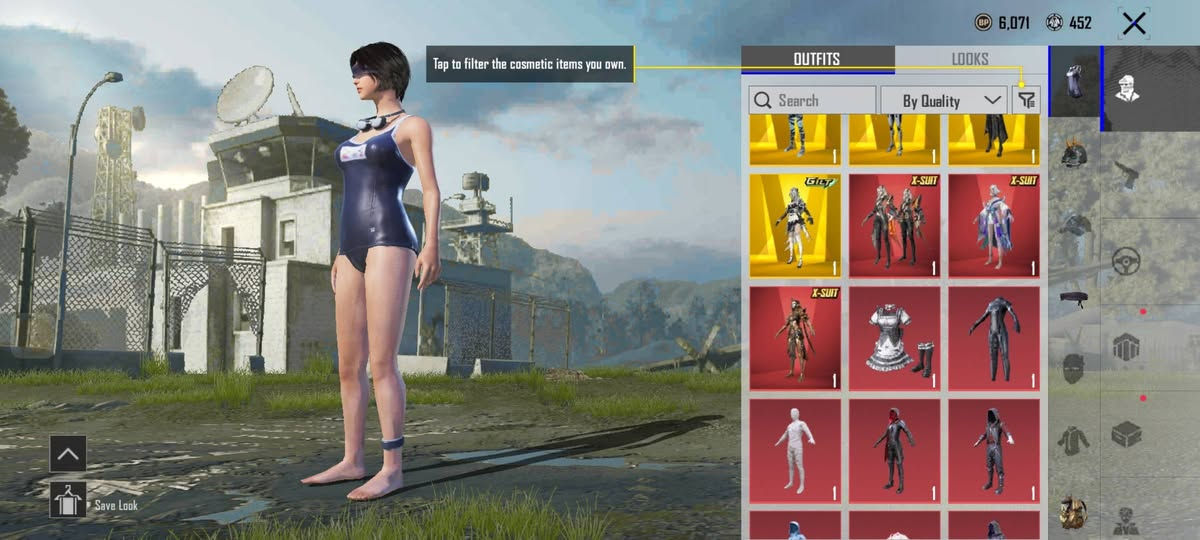
Task: Close the inventory with the X button
Action: coord(1133,24)
